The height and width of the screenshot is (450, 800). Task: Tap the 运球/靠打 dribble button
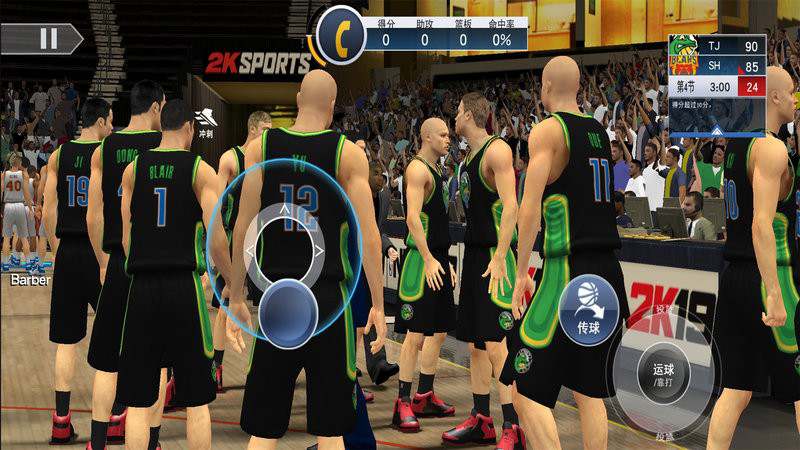664,374
